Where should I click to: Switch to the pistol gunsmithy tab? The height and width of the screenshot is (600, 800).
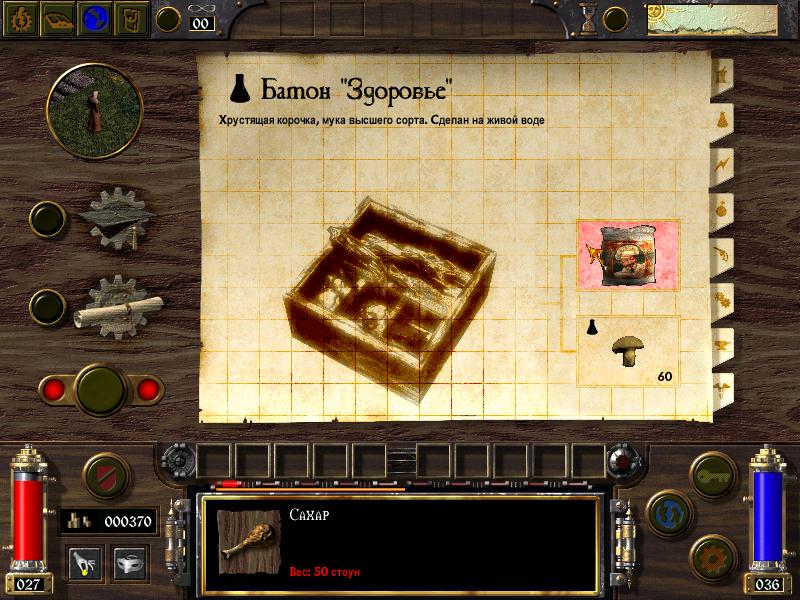point(721,252)
